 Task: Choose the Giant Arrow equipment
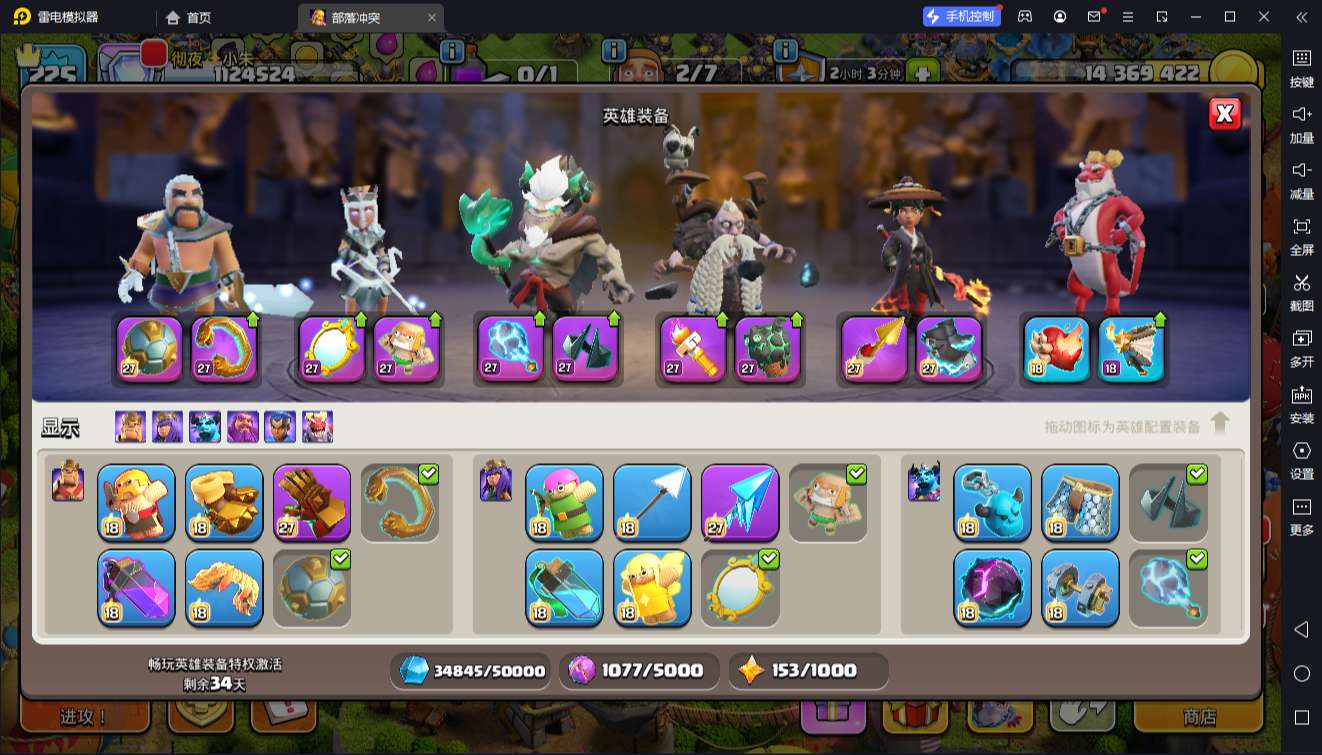point(652,502)
